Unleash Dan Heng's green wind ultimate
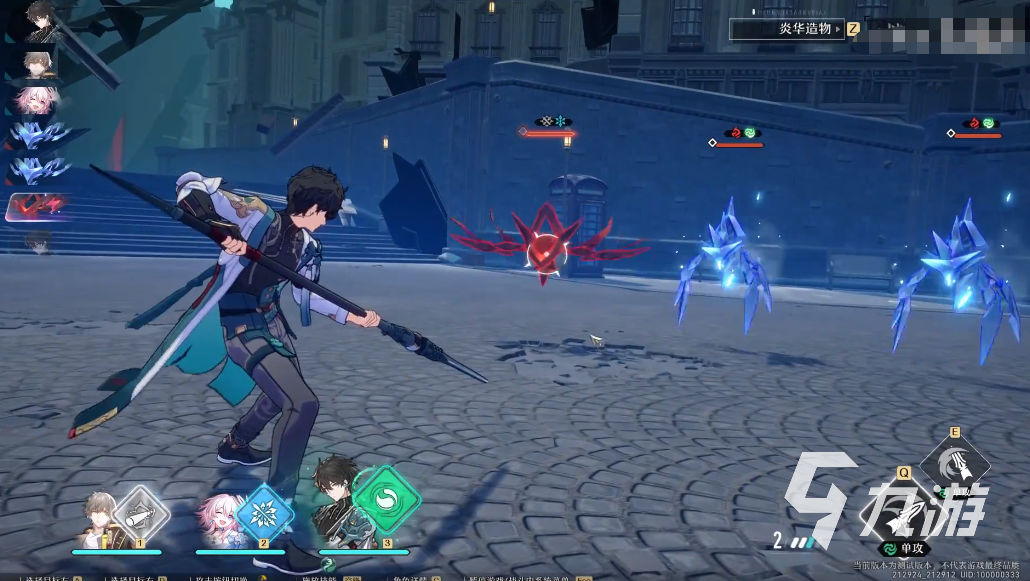Viewport: 1030px width, 581px height. click(x=387, y=498)
